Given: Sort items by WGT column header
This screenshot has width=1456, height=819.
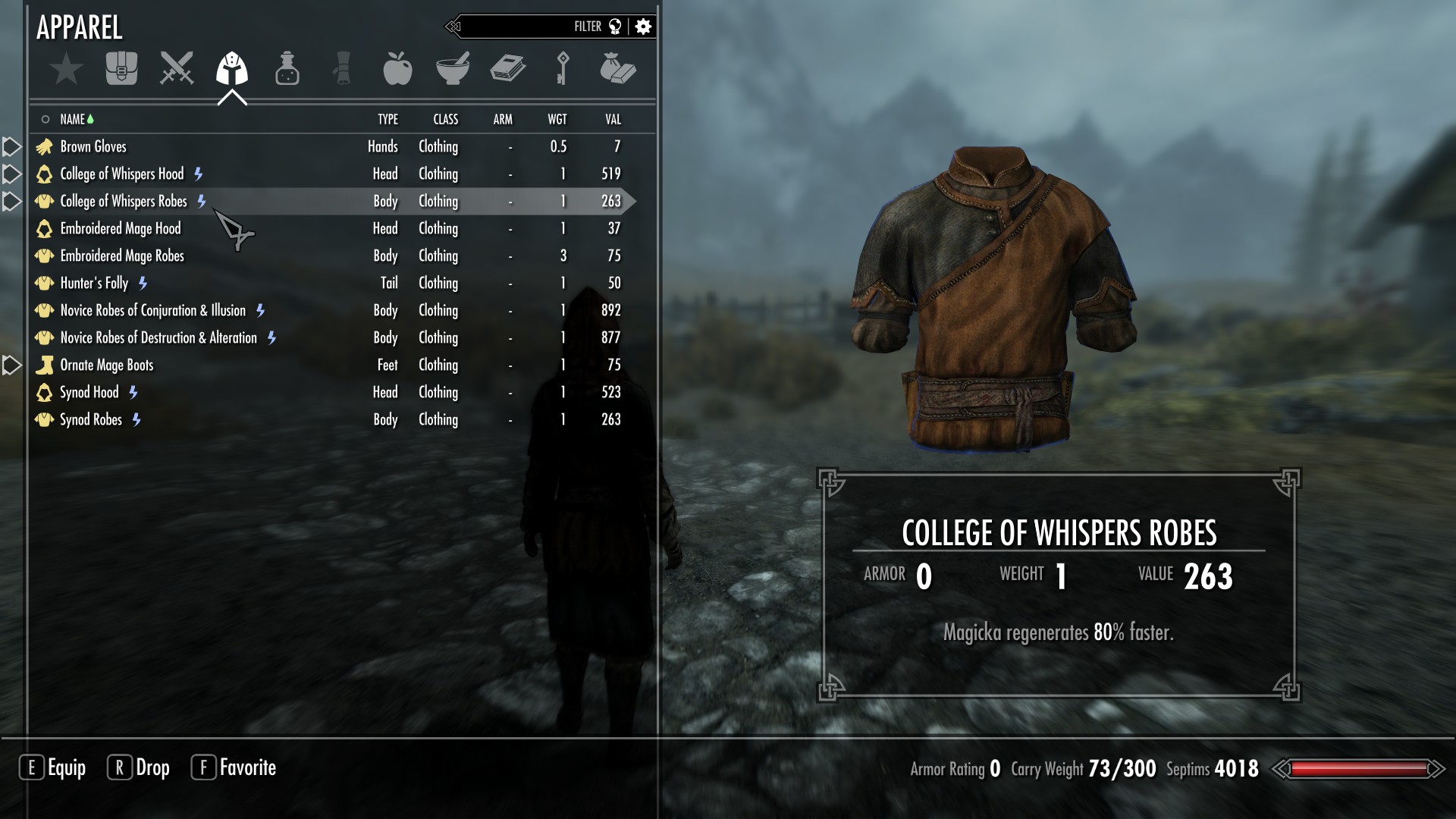Looking at the screenshot, I should [x=557, y=119].
